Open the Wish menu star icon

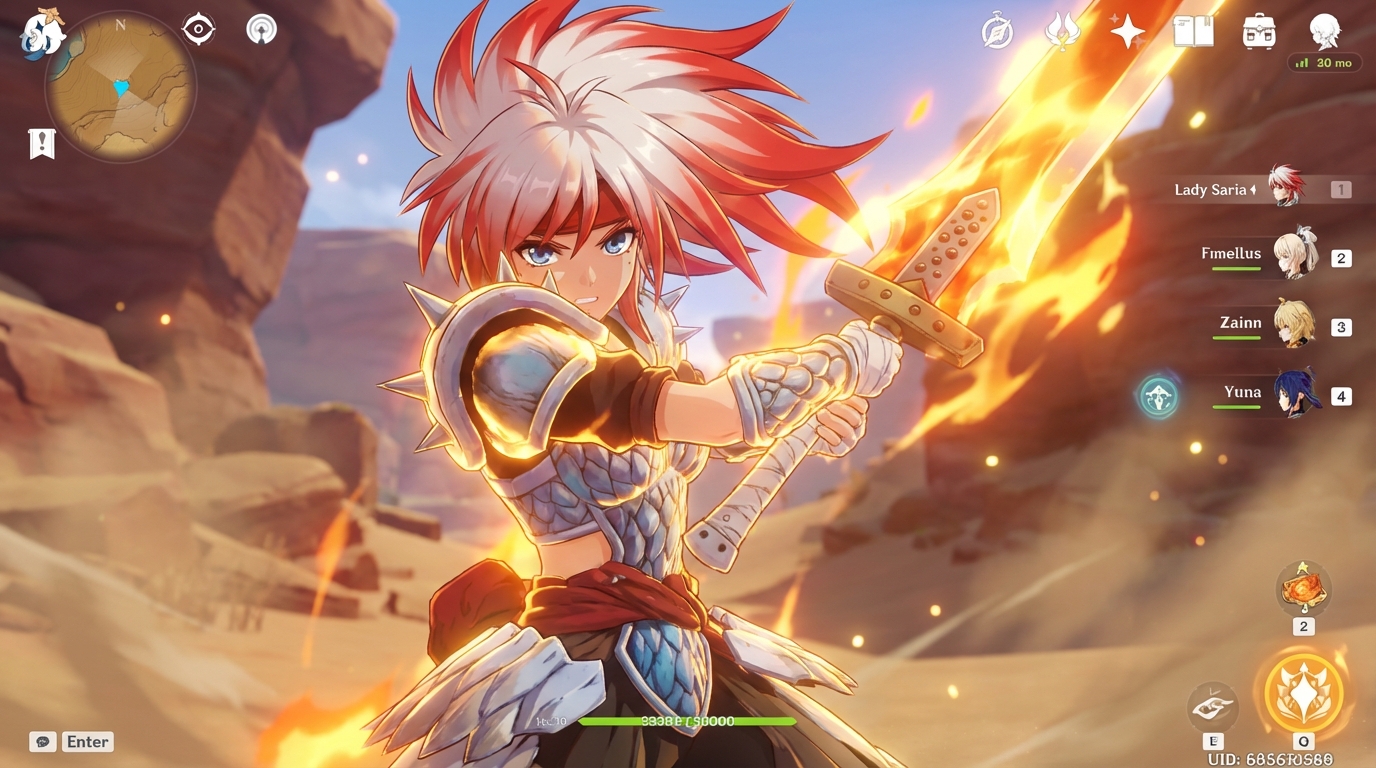click(1126, 31)
